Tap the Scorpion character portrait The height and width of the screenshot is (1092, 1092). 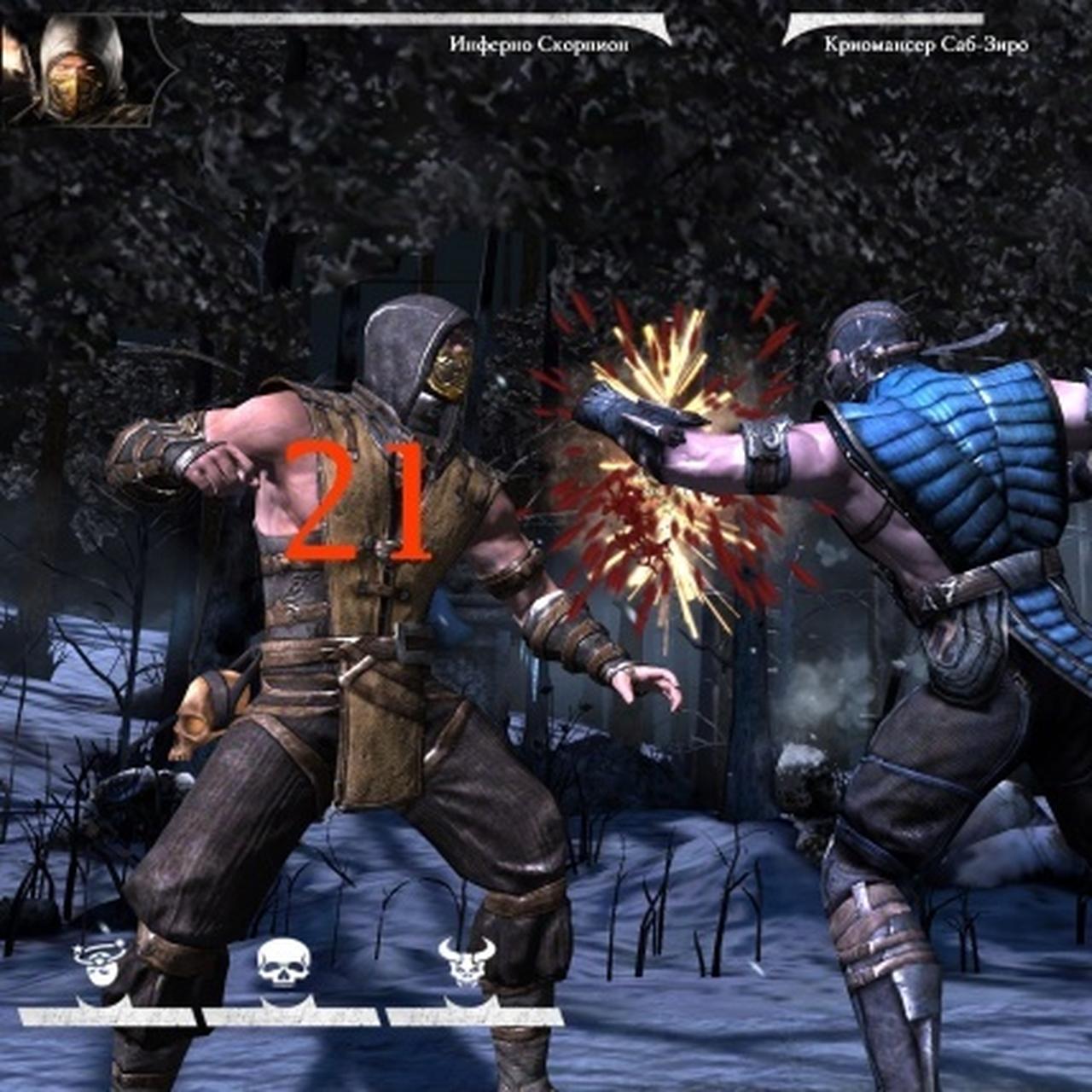78,70
